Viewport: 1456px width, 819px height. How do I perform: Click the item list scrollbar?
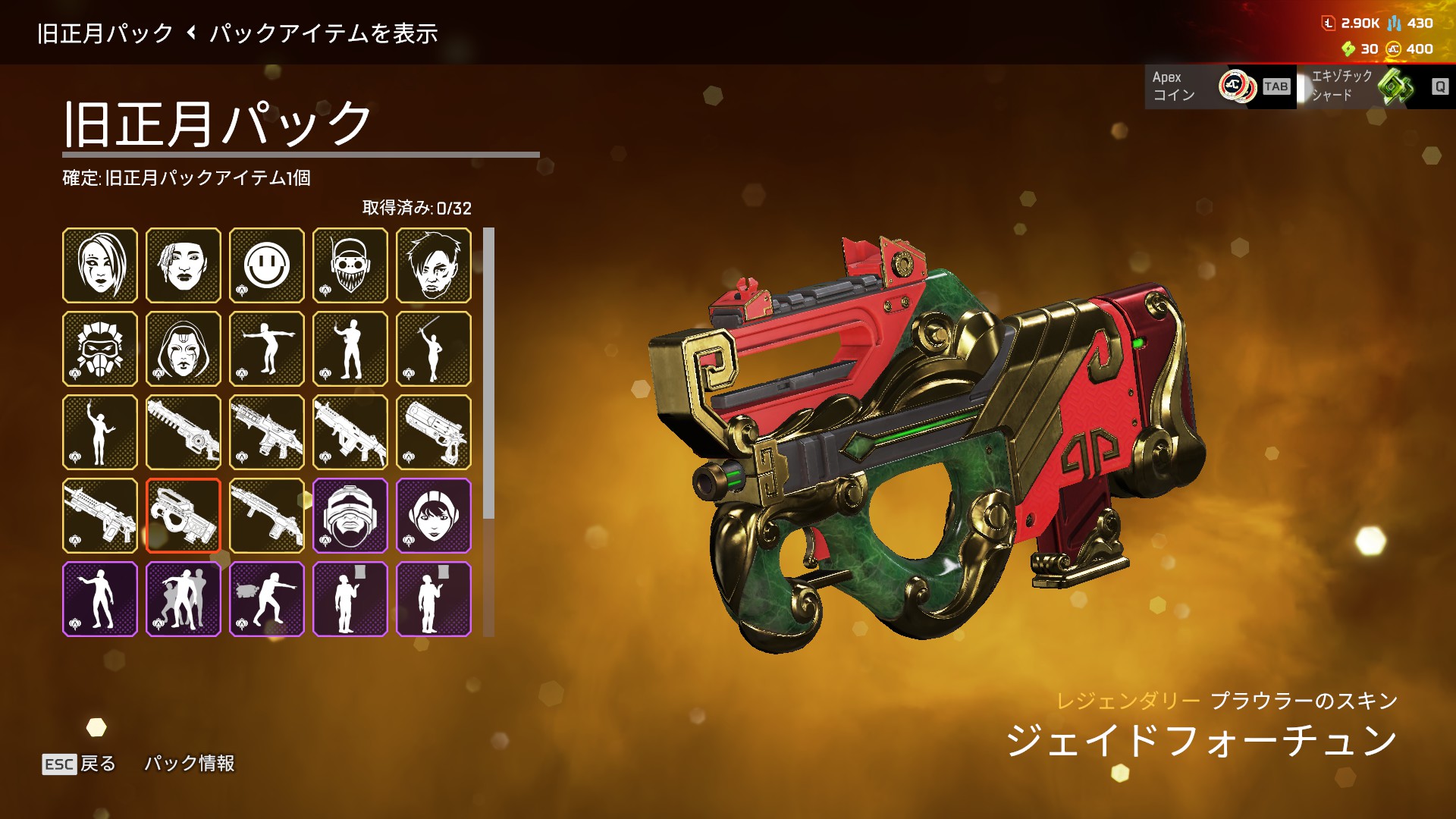point(488,373)
